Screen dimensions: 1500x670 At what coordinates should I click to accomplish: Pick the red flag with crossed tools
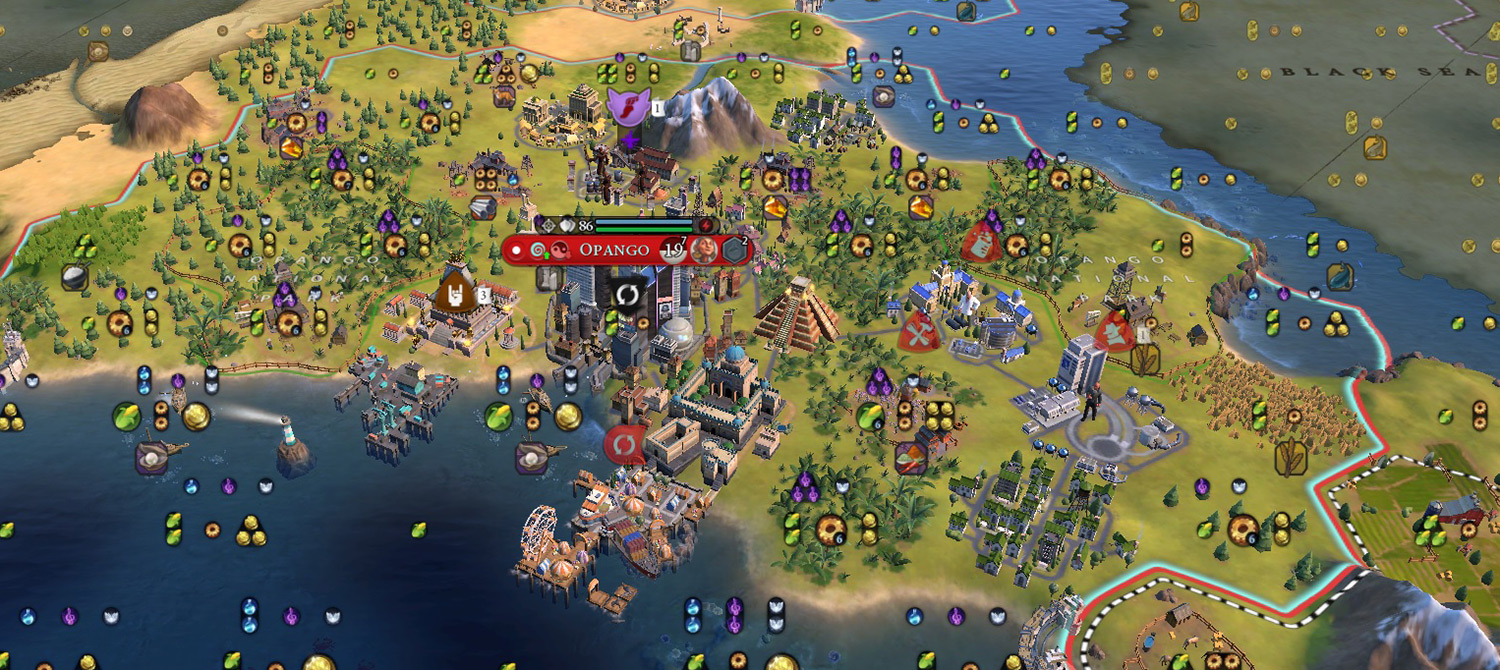(x=918, y=330)
